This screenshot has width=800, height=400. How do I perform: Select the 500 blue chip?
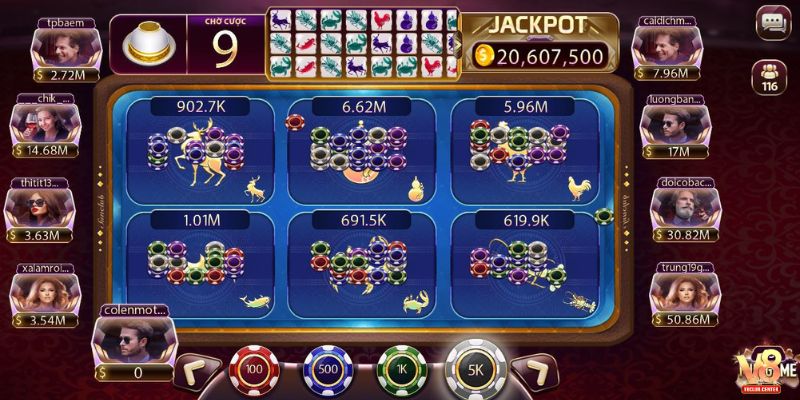point(328,371)
